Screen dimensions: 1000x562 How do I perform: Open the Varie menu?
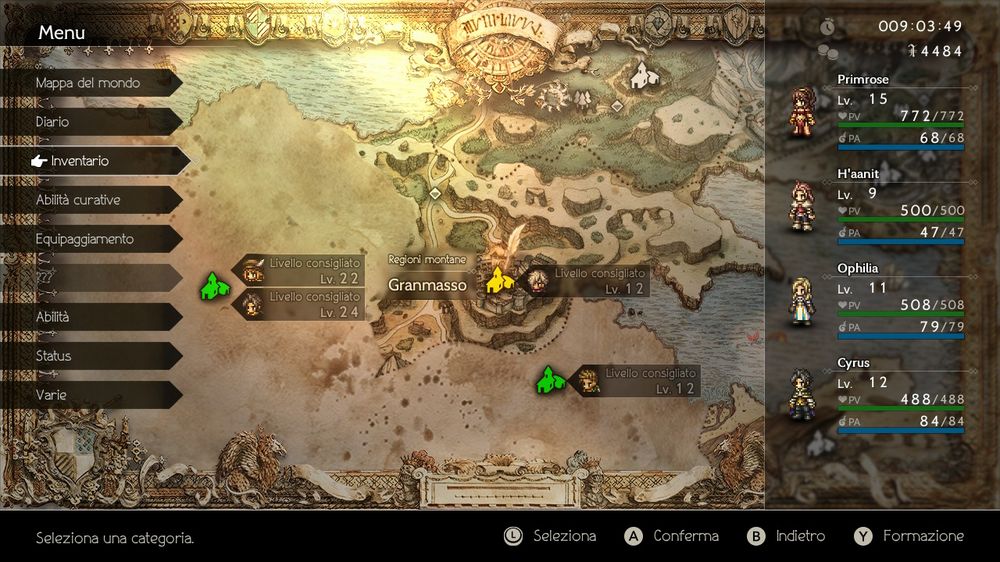tap(90, 395)
